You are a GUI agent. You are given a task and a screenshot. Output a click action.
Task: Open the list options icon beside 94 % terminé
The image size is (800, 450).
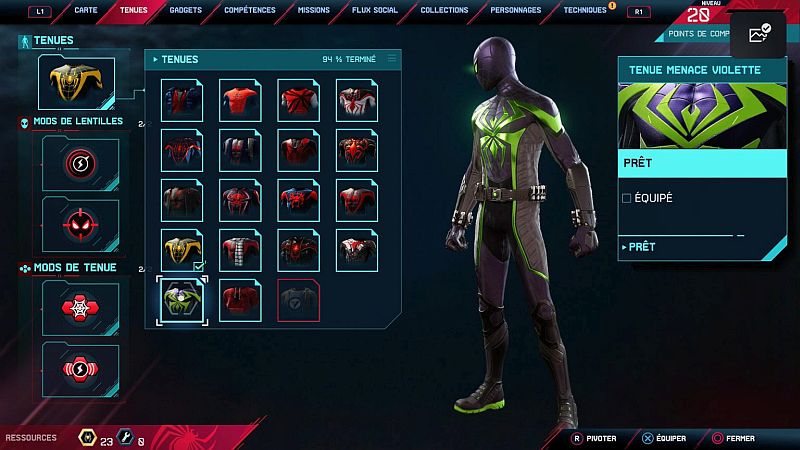coord(392,59)
